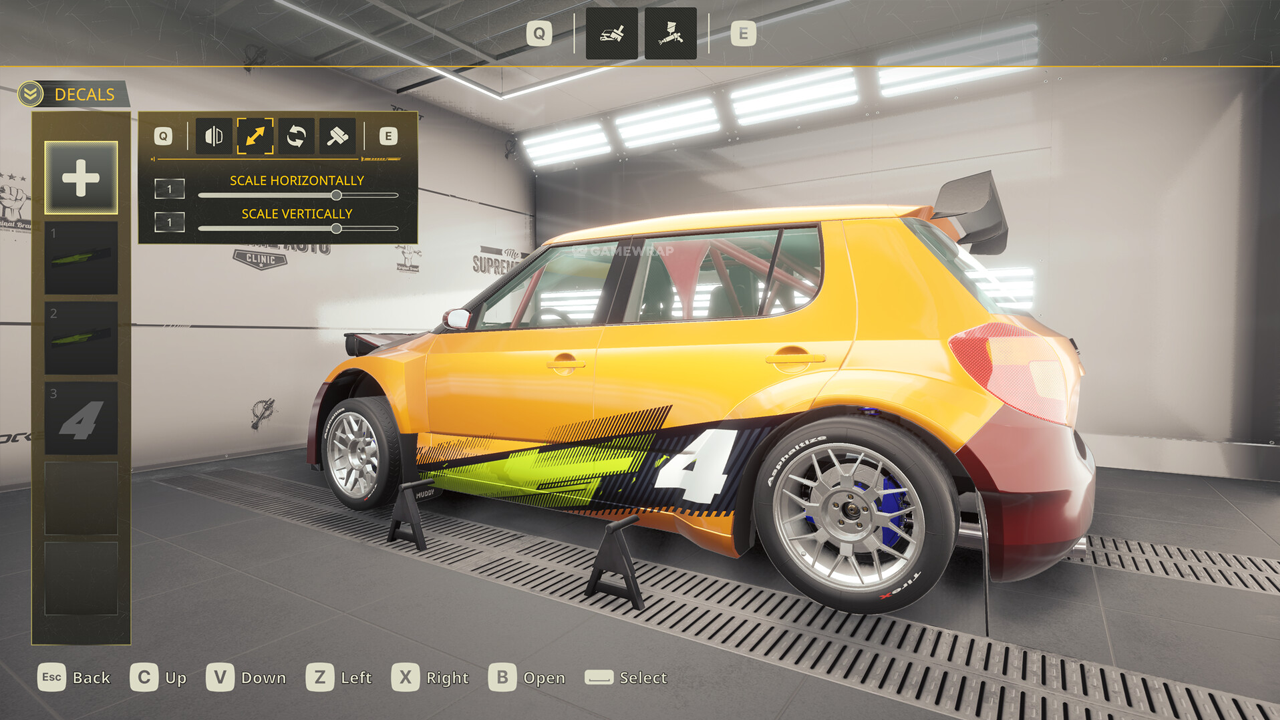1280x720 pixels.
Task: Click the Scale Horizontally value box
Action: [169, 189]
